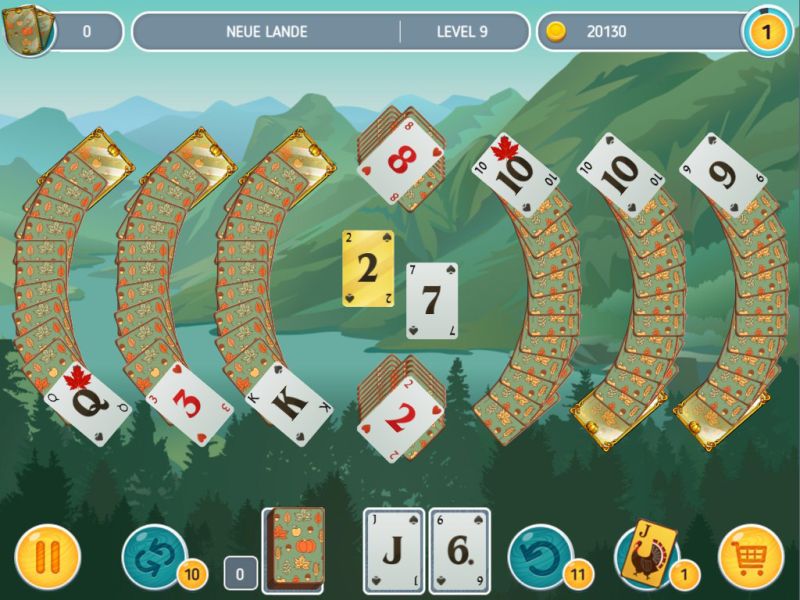Viewport: 800px width, 600px height.
Task: Draw a card from the stock deck
Action: (293, 548)
